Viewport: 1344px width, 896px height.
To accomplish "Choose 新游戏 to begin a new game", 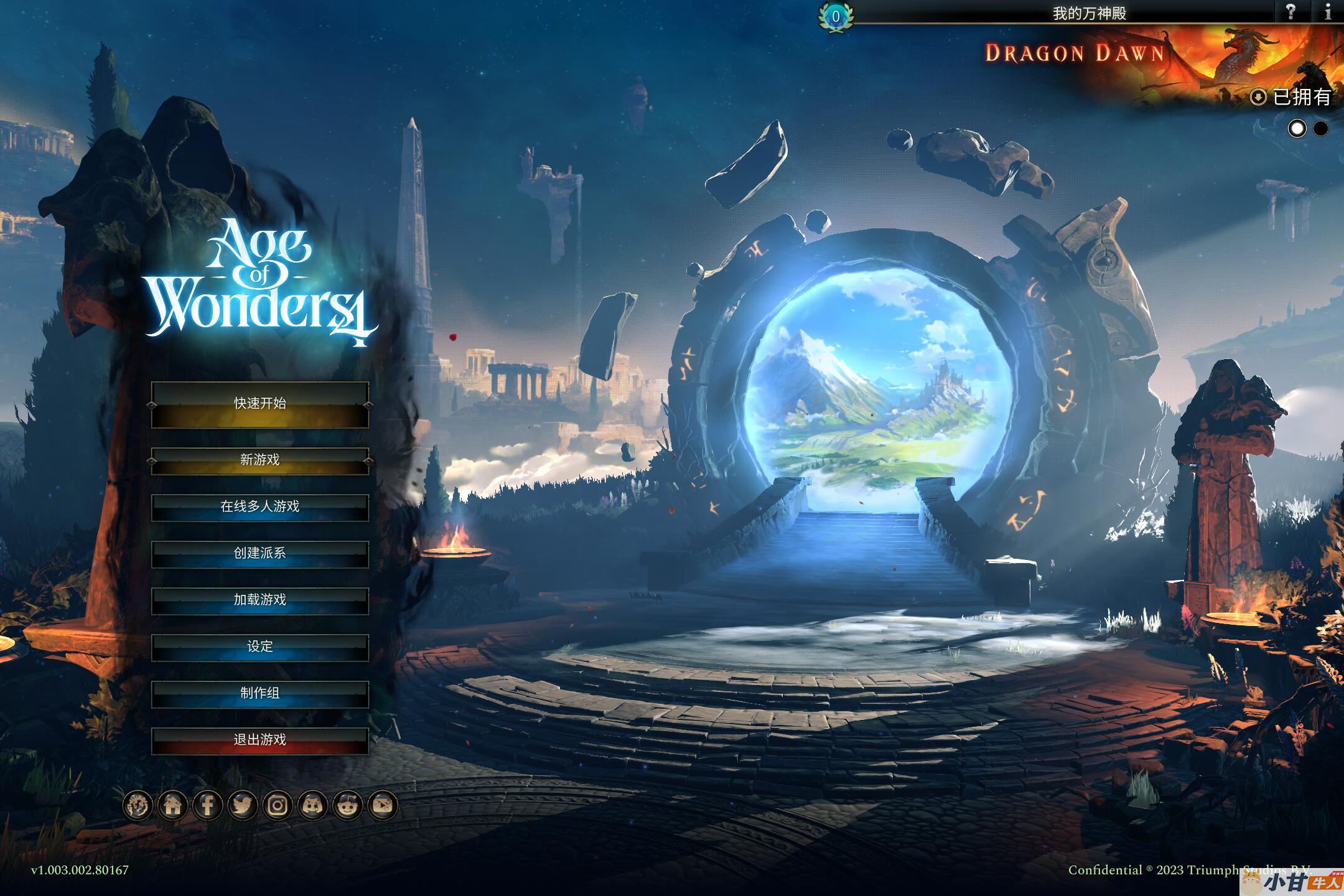I will point(260,460).
